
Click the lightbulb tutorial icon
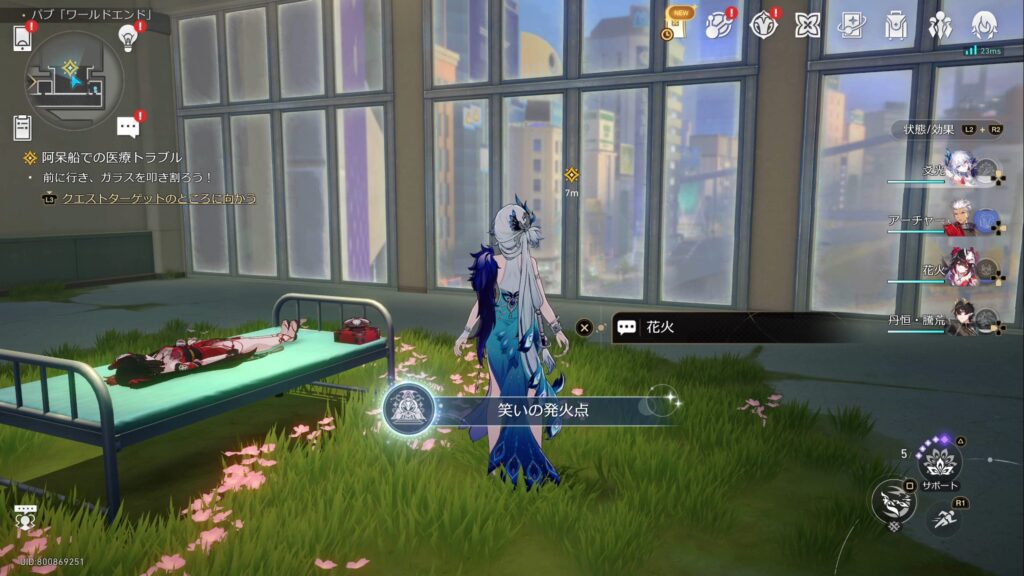127,37
